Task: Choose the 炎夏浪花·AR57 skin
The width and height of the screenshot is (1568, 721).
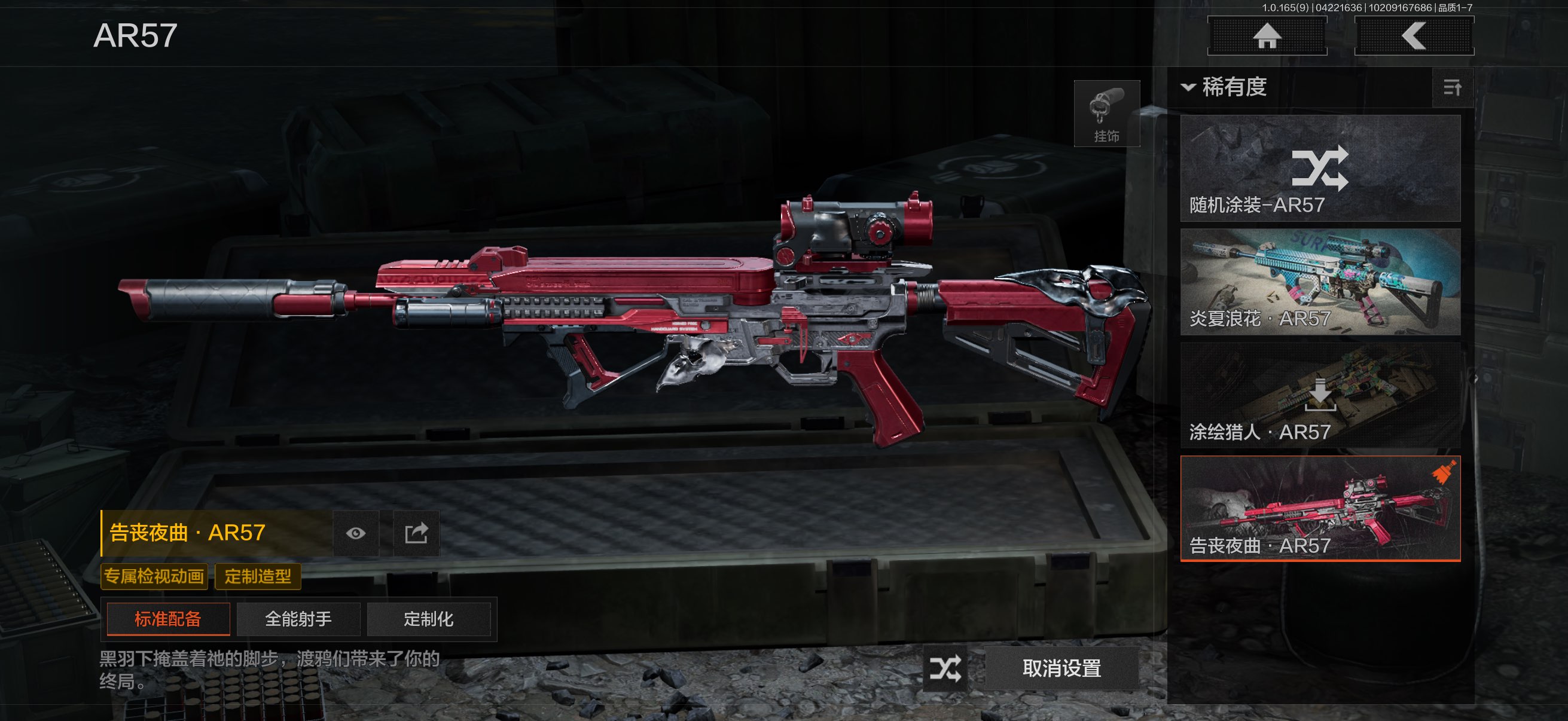Action: coord(1320,282)
